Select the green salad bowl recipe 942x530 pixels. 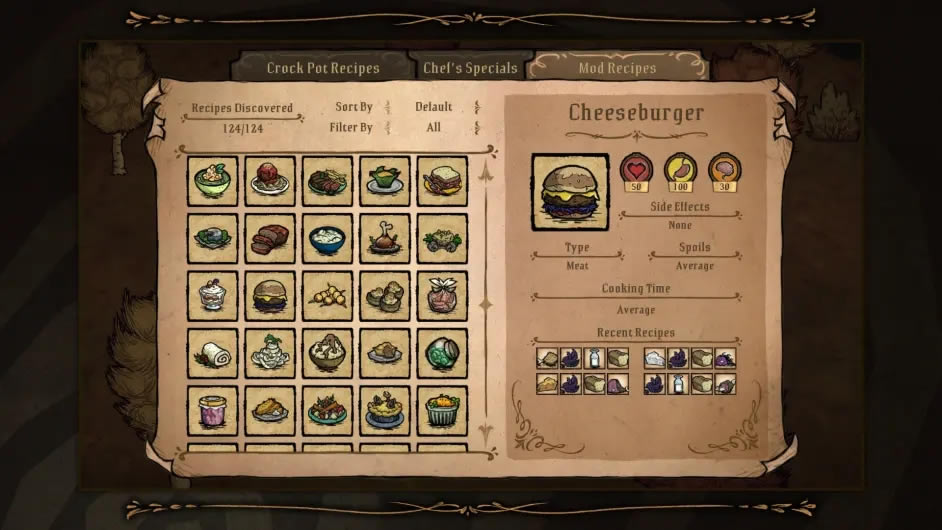coord(212,181)
